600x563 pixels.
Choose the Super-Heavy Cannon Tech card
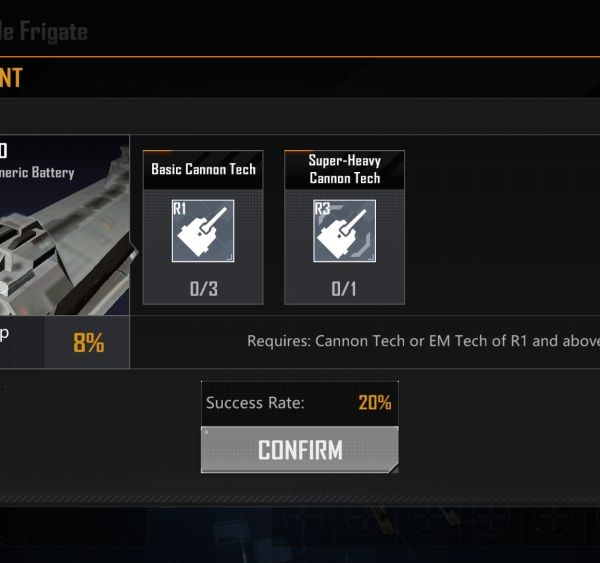(x=344, y=228)
